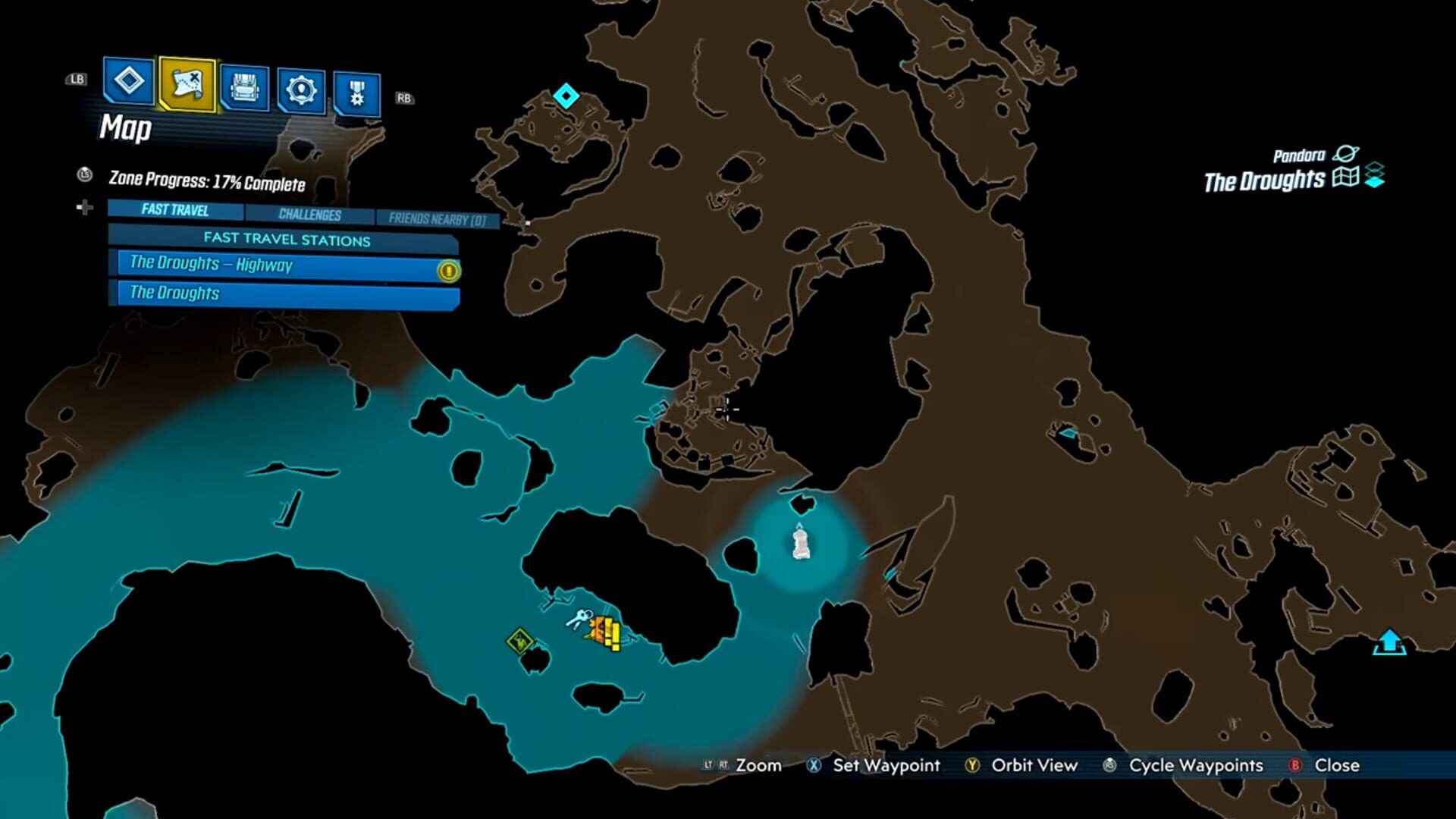The width and height of the screenshot is (1456, 819).
Task: Open the Friends Nearby sub-tab
Action: point(437,219)
